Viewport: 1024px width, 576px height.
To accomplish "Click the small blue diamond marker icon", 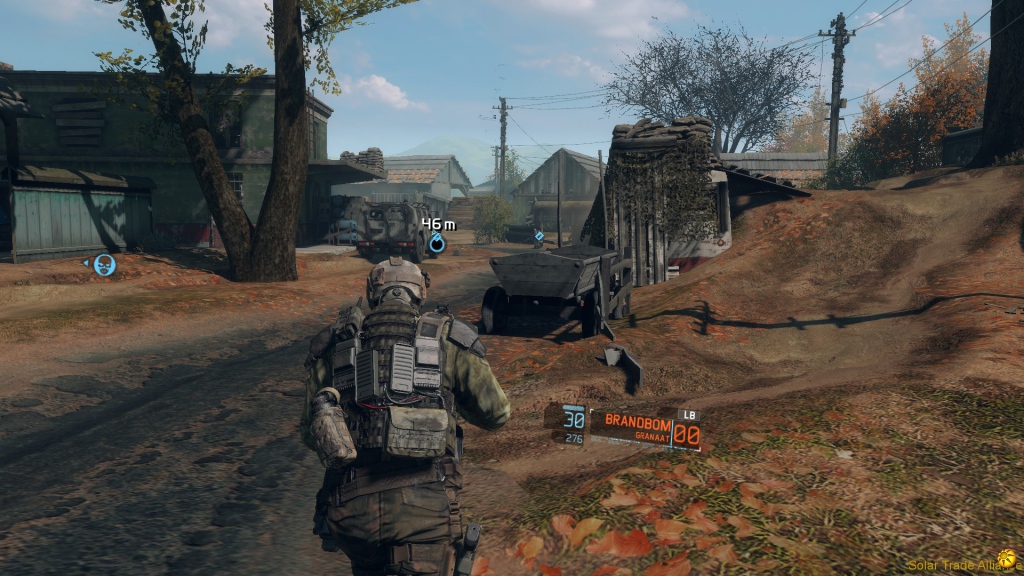I will tap(539, 237).
